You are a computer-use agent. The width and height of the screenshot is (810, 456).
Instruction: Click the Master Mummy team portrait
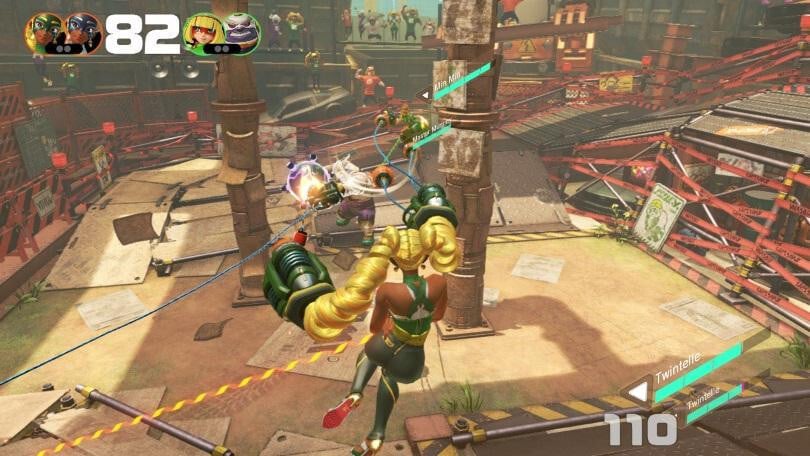[x=241, y=33]
